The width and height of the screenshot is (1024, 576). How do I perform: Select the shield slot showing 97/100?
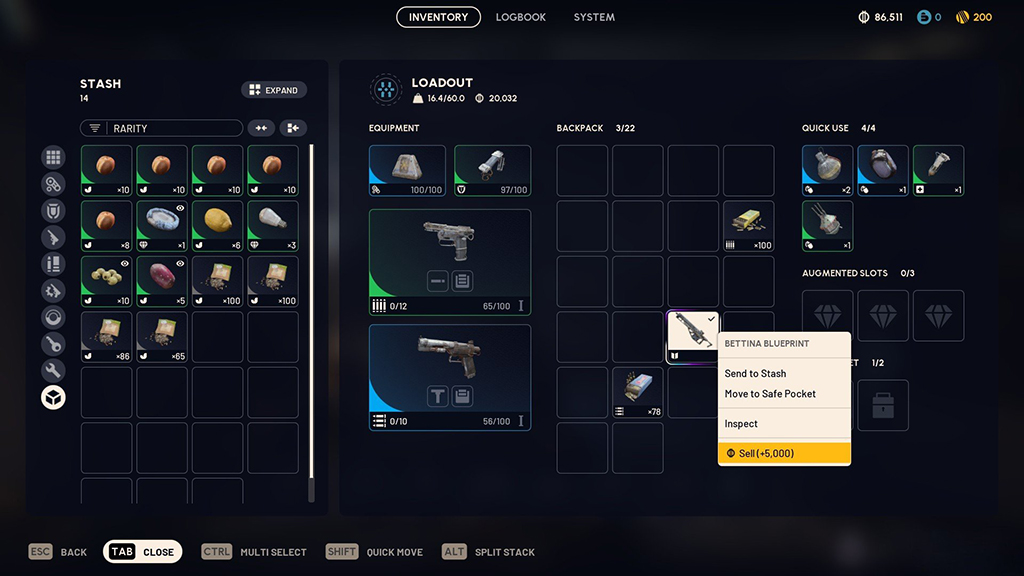click(x=492, y=170)
